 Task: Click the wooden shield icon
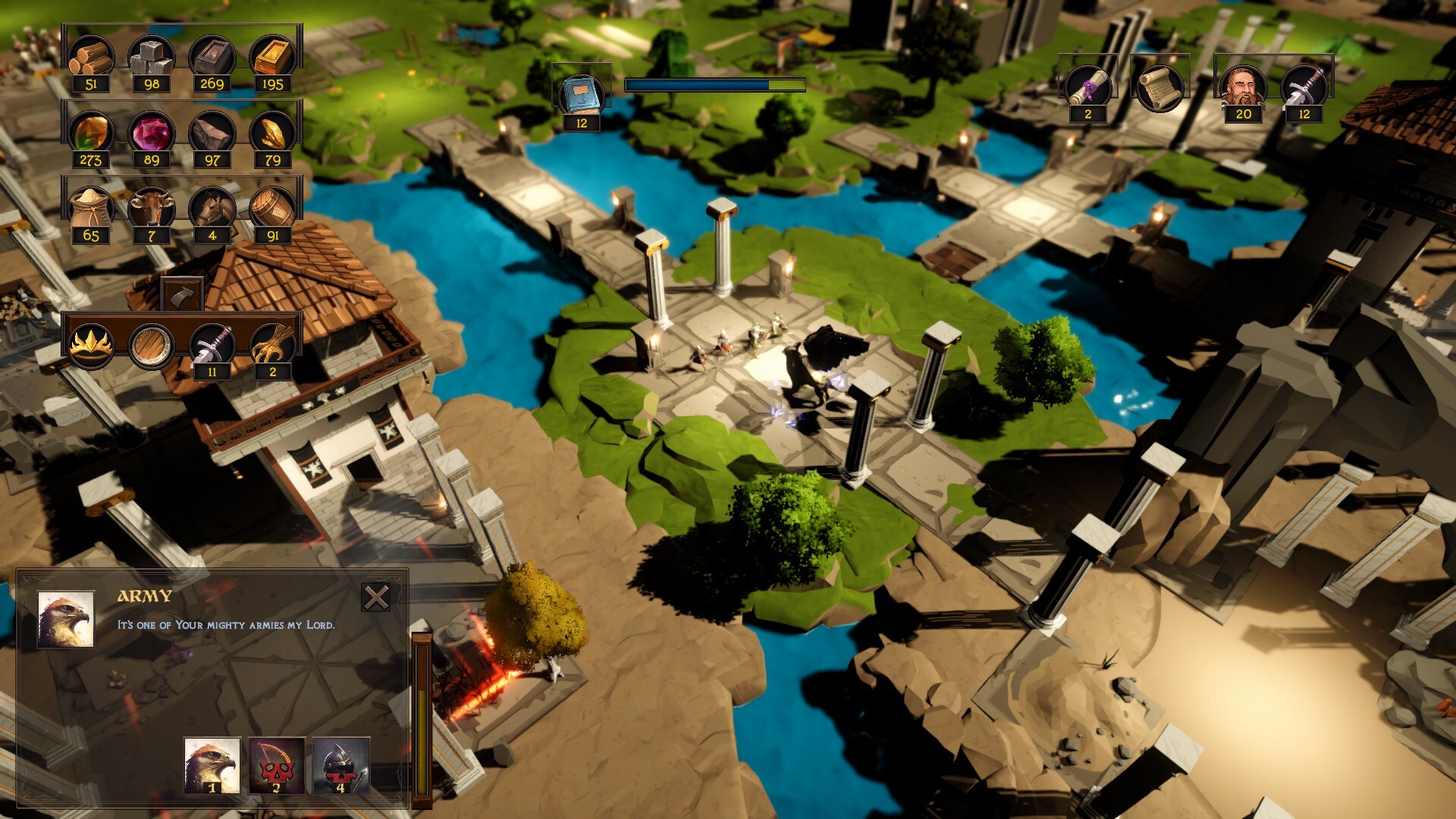(152, 345)
